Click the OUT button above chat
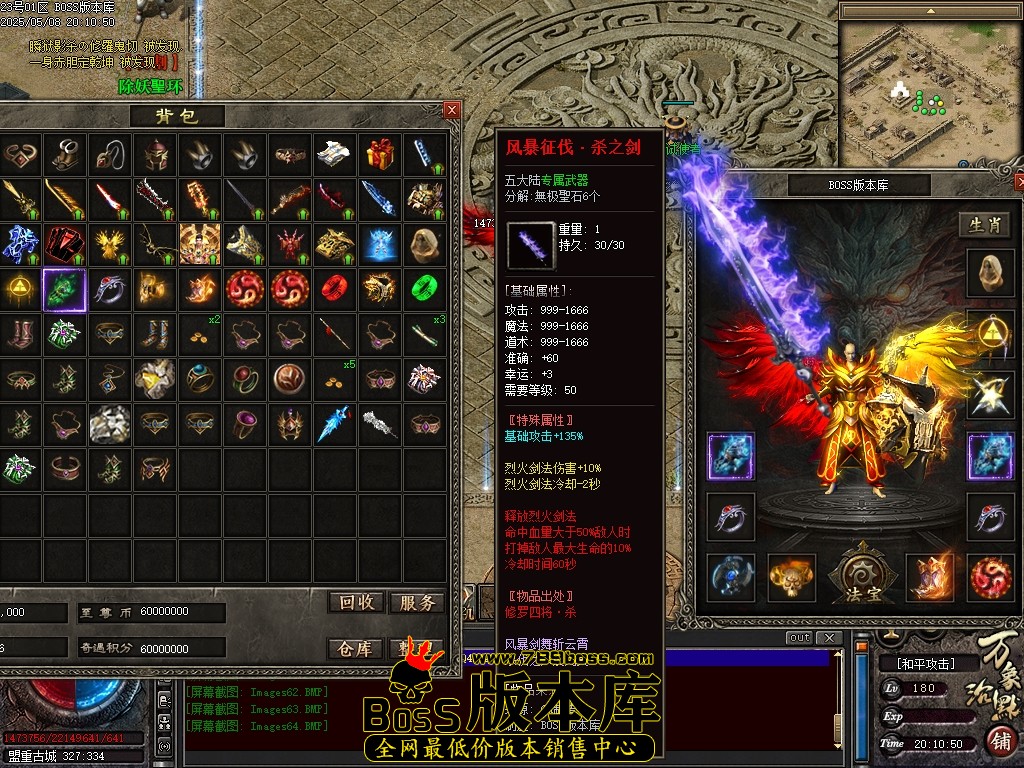 point(799,638)
